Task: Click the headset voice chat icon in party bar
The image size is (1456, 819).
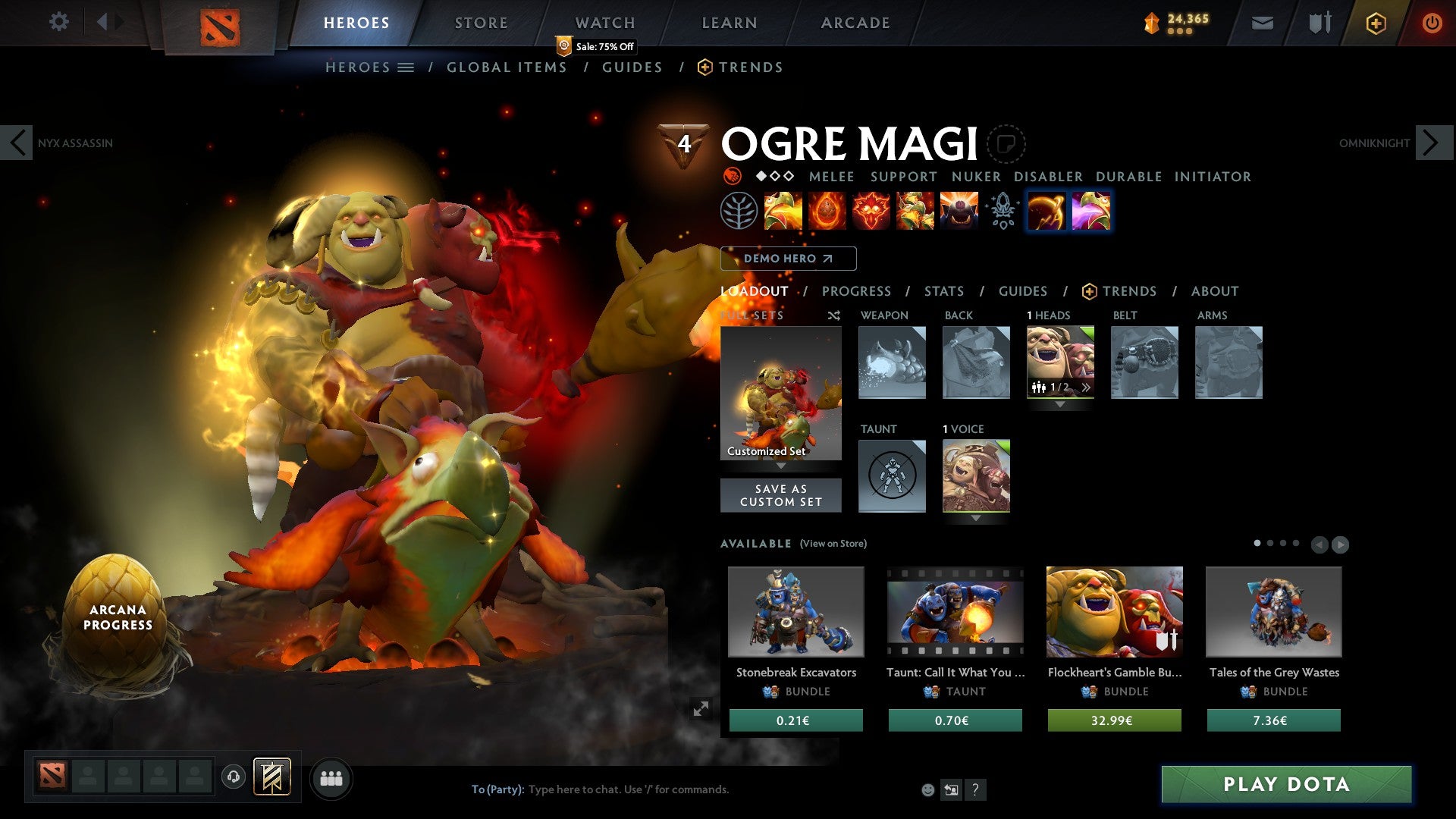Action: click(234, 777)
